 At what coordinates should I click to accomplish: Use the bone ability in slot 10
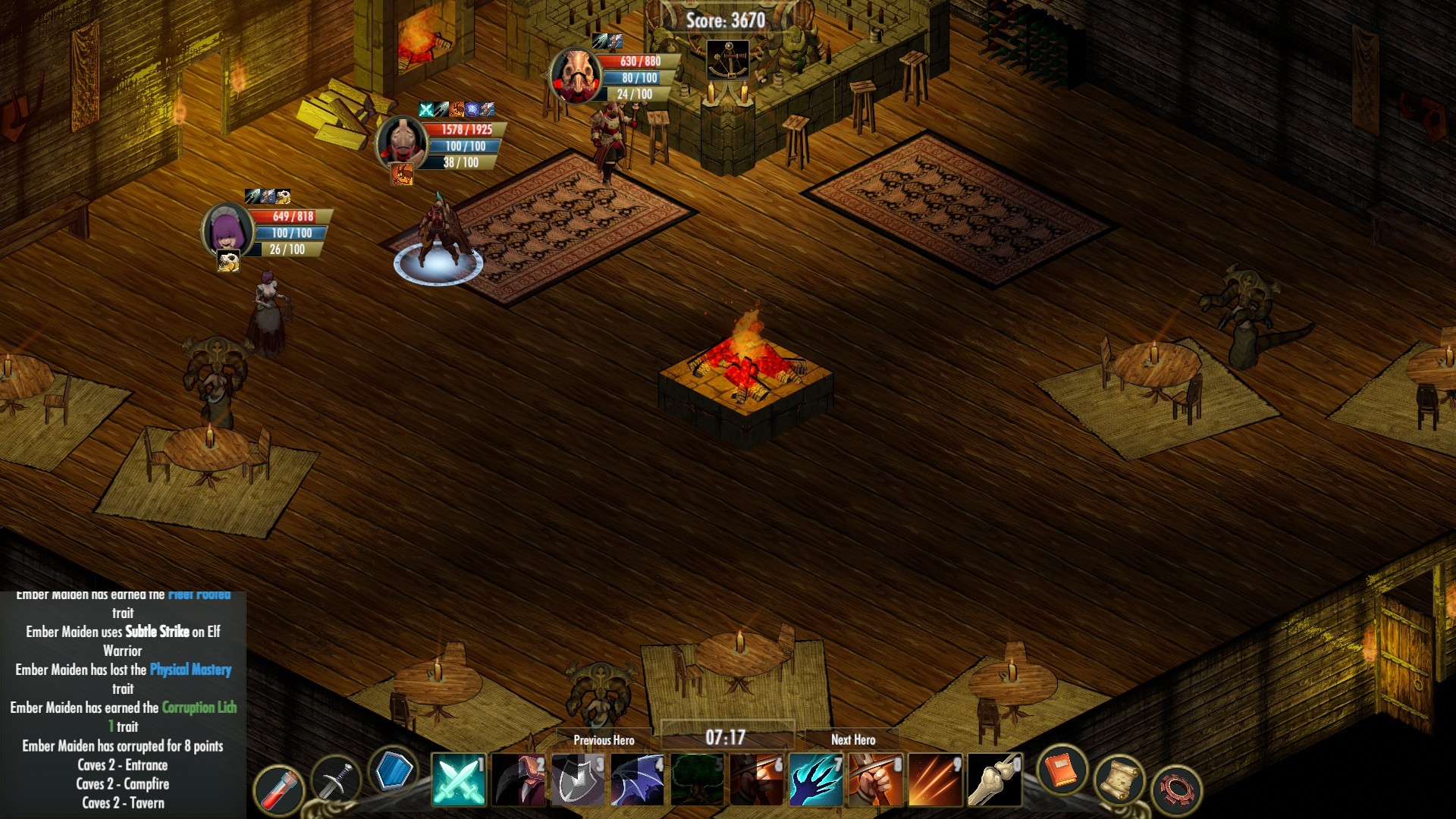[x=997, y=780]
